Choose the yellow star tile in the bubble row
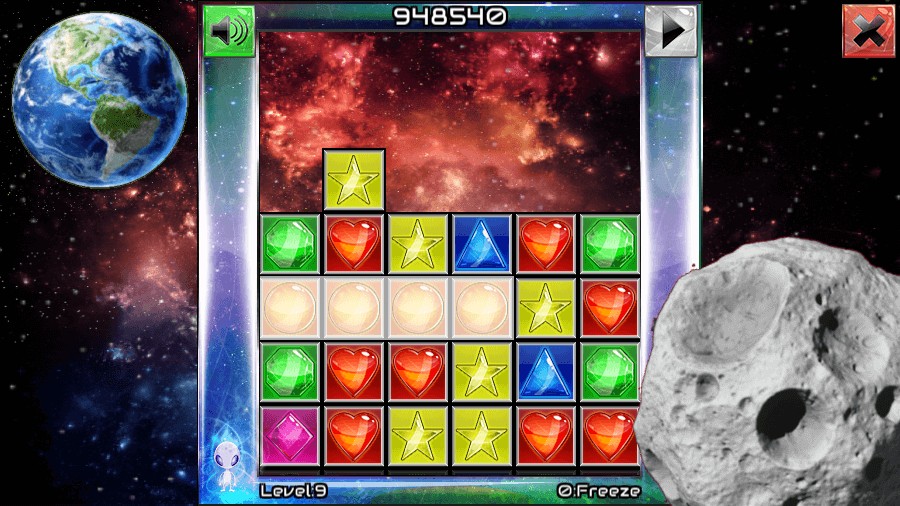 [545, 307]
